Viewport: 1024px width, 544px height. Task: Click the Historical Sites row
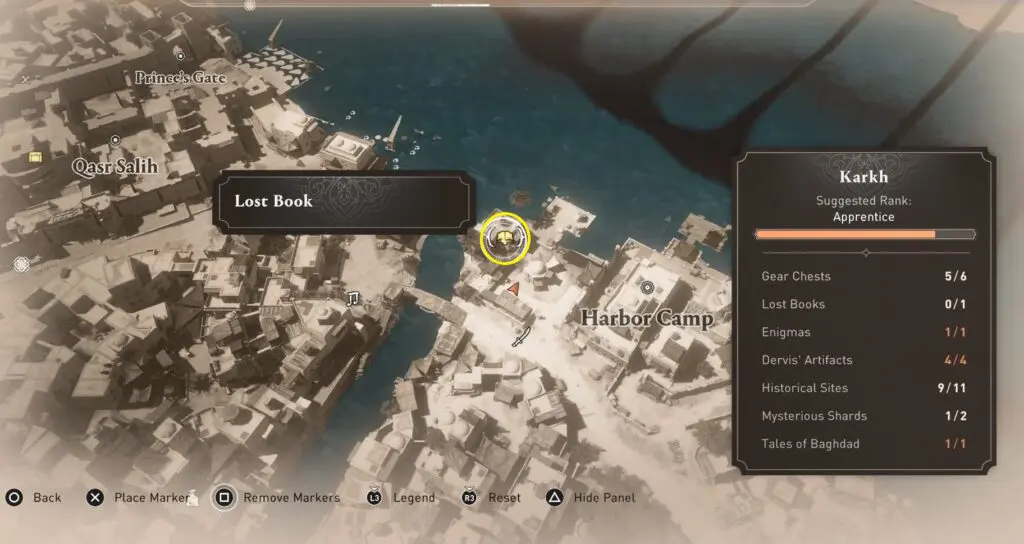[864, 388]
